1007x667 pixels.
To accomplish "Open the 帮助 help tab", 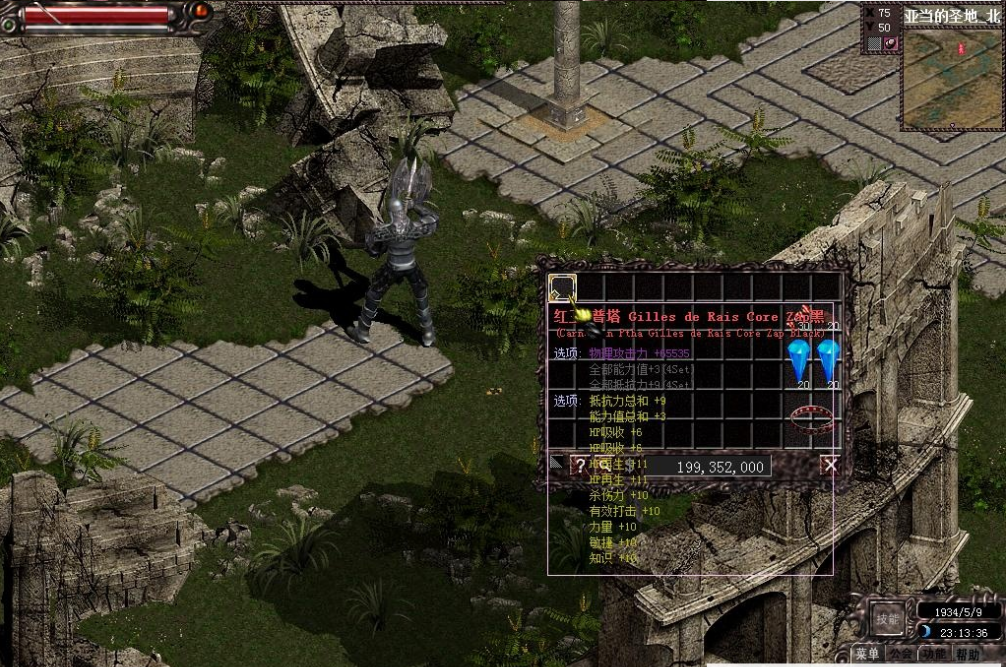I will (x=968, y=655).
